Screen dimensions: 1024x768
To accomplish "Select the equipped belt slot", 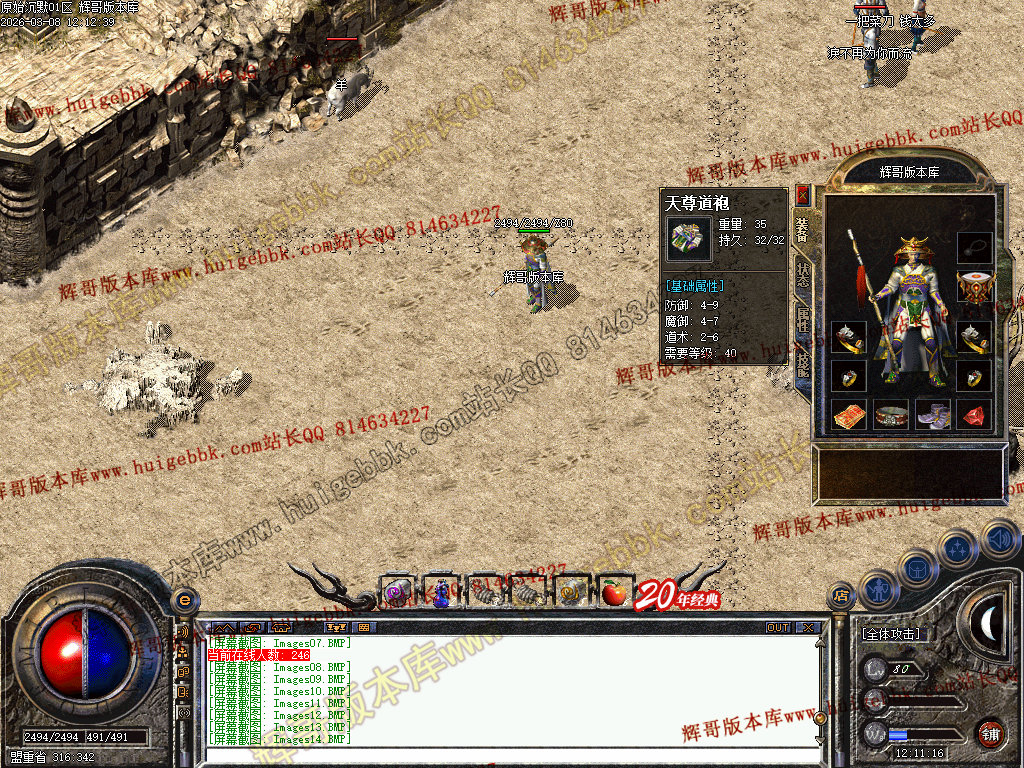I will (x=891, y=413).
